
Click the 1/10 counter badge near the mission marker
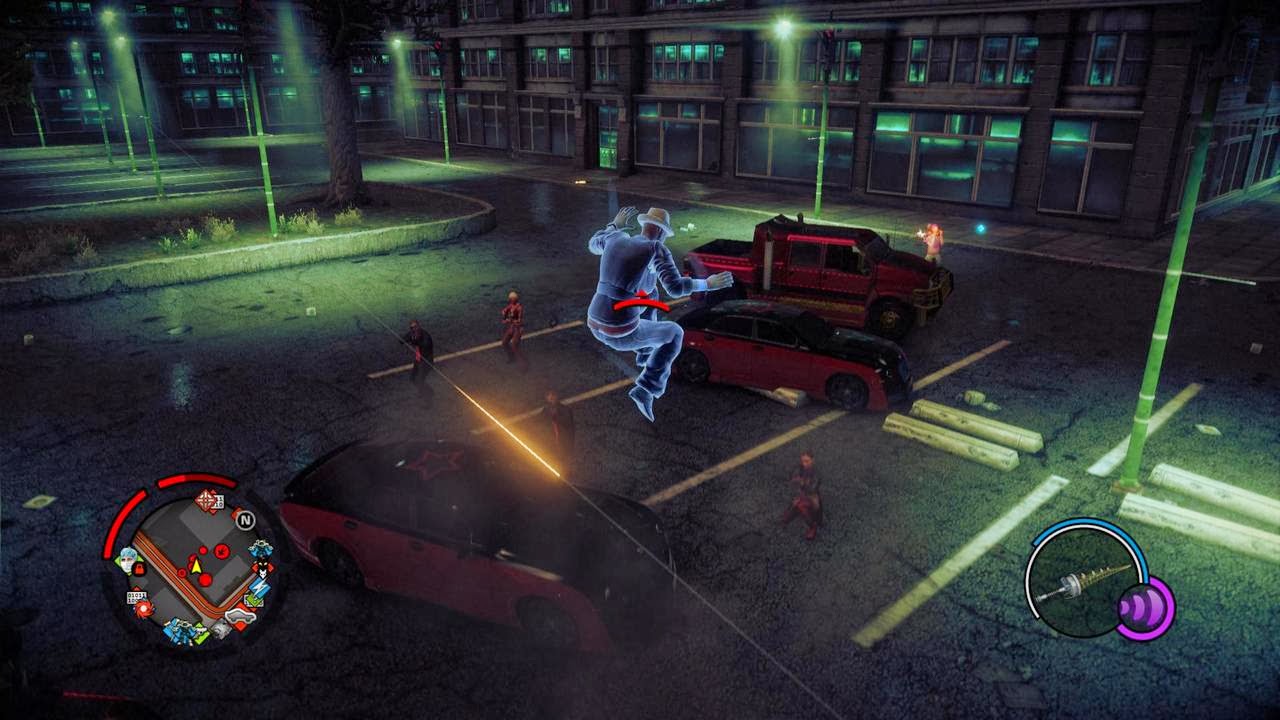[218, 501]
